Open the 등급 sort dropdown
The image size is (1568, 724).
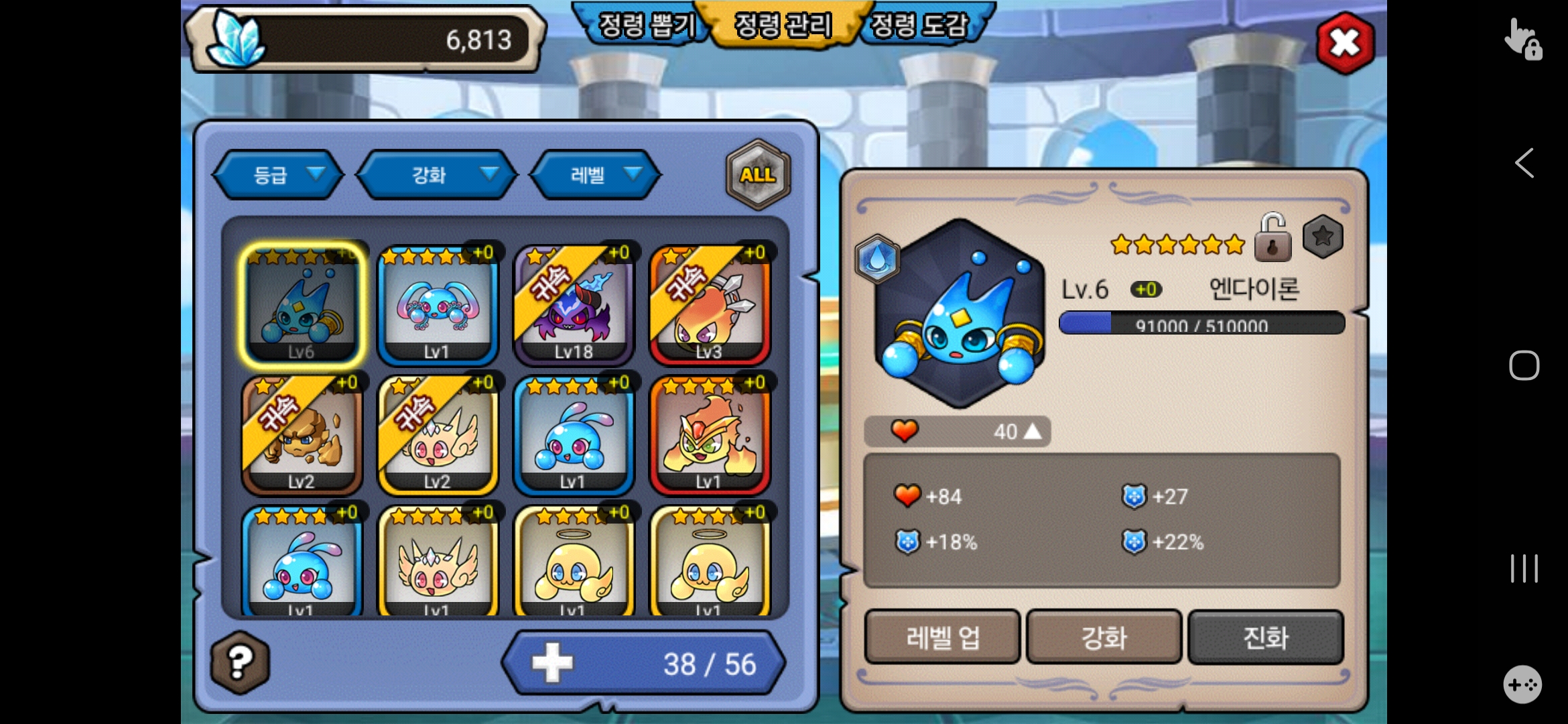click(x=278, y=175)
